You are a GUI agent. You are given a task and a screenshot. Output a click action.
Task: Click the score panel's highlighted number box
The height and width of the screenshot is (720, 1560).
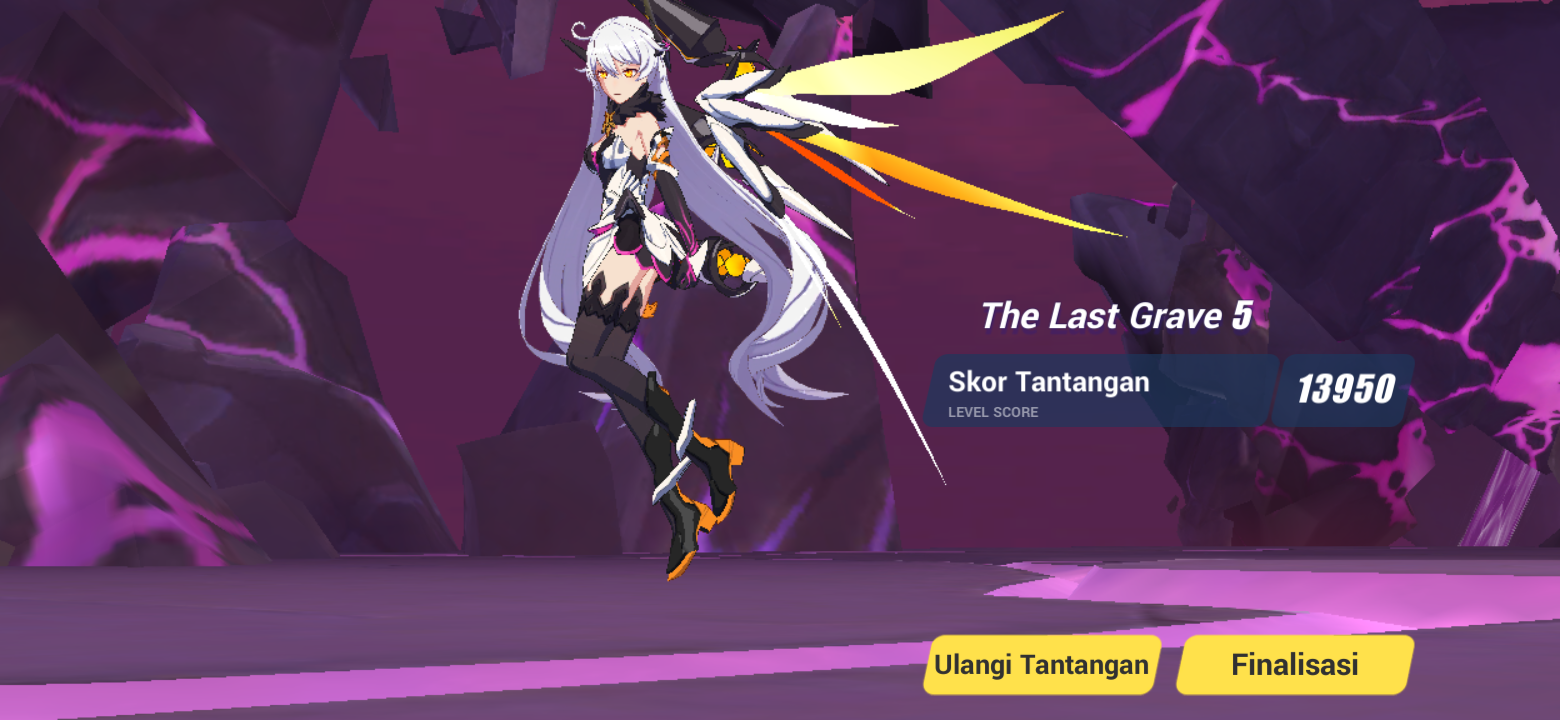click(x=1344, y=389)
